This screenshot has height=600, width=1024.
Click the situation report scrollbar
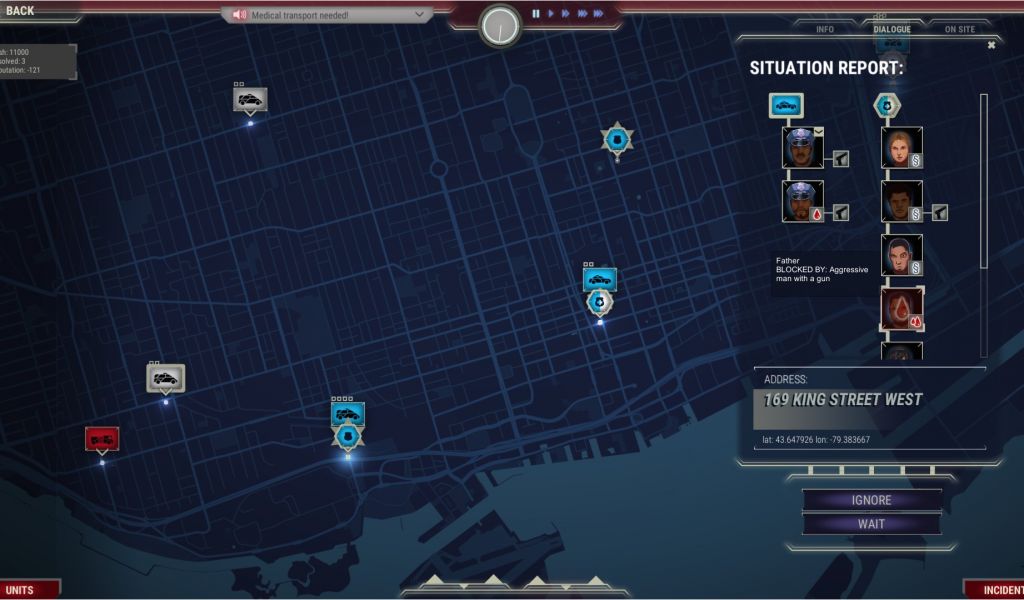[x=983, y=180]
